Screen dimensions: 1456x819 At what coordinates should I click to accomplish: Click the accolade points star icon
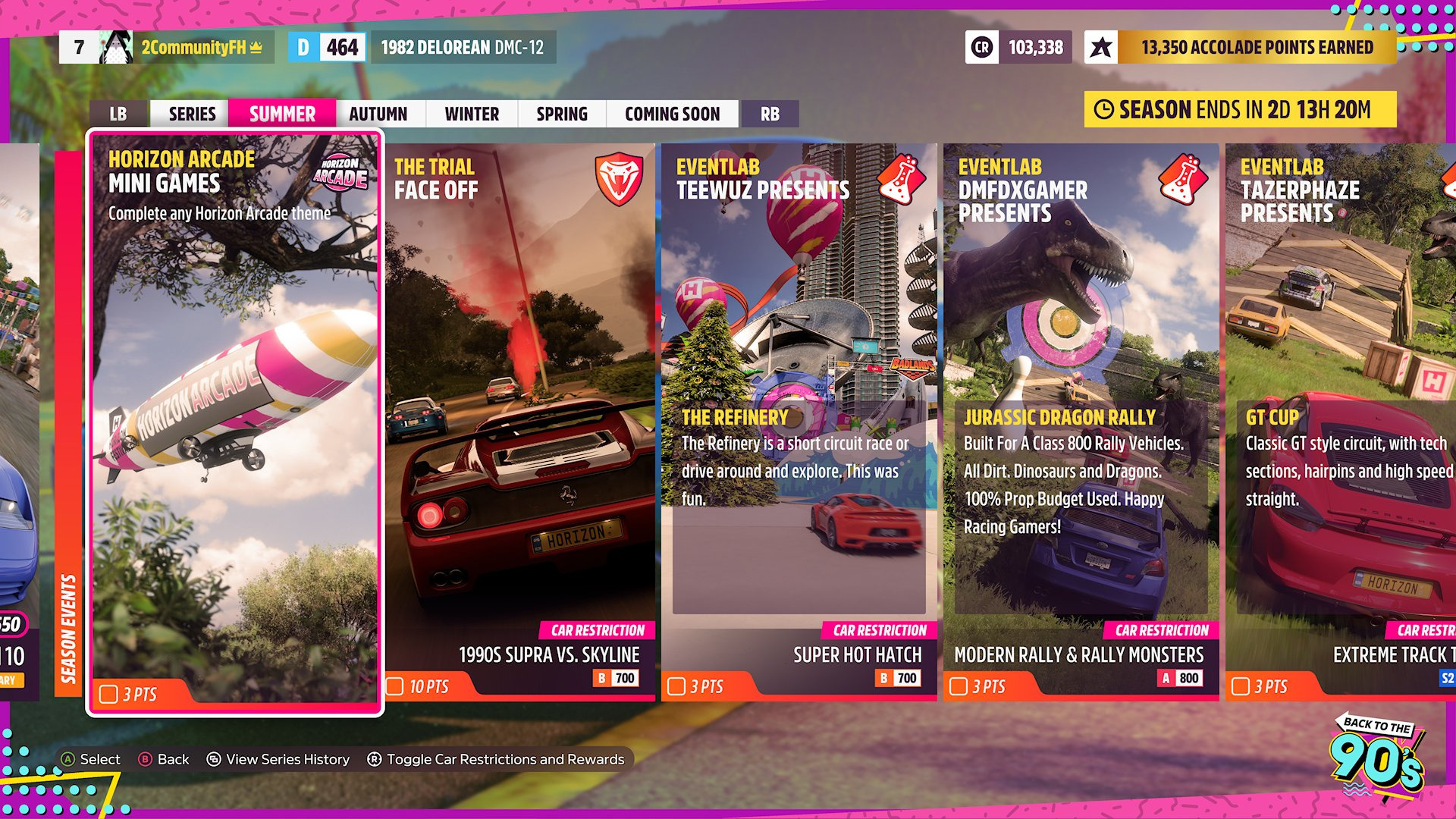pos(1101,45)
